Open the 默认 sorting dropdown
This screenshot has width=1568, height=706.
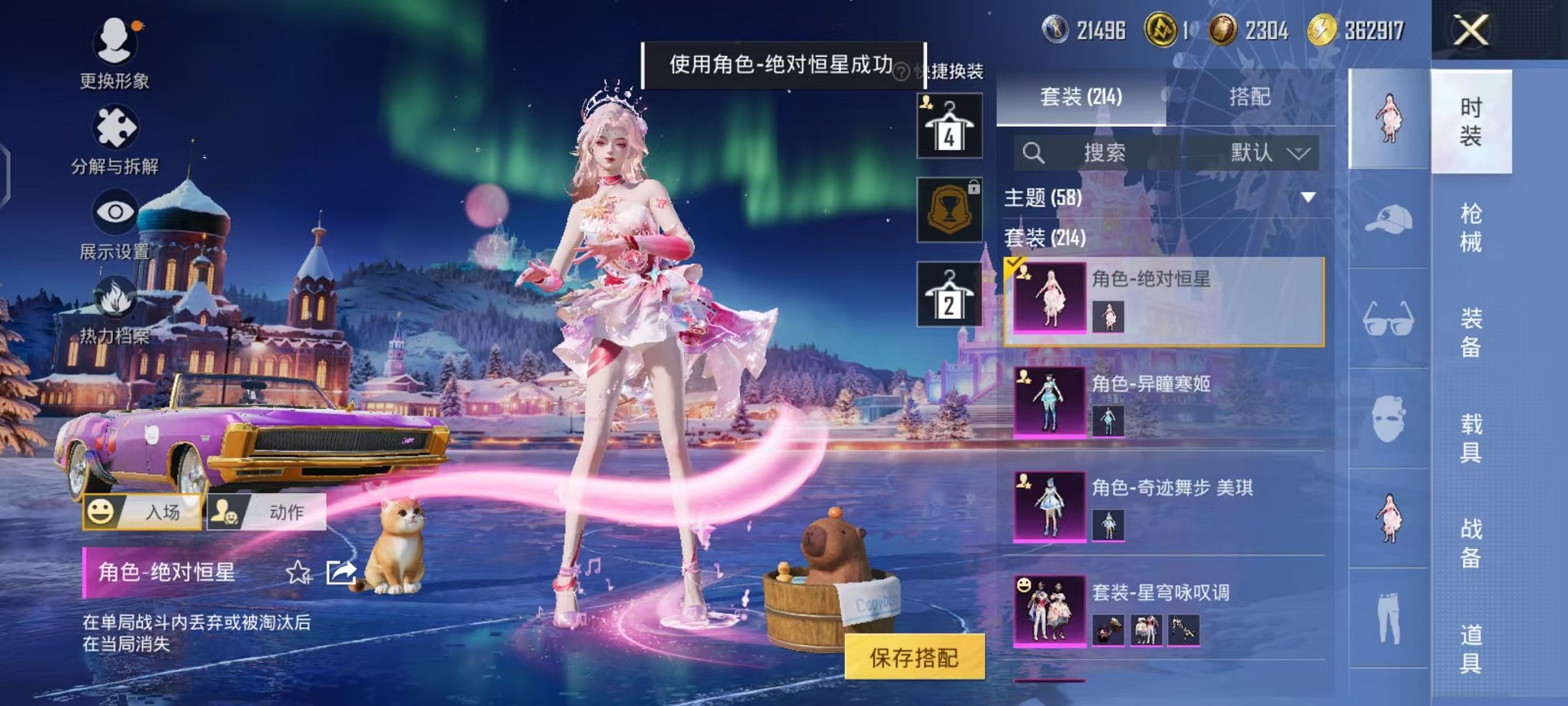1265,151
